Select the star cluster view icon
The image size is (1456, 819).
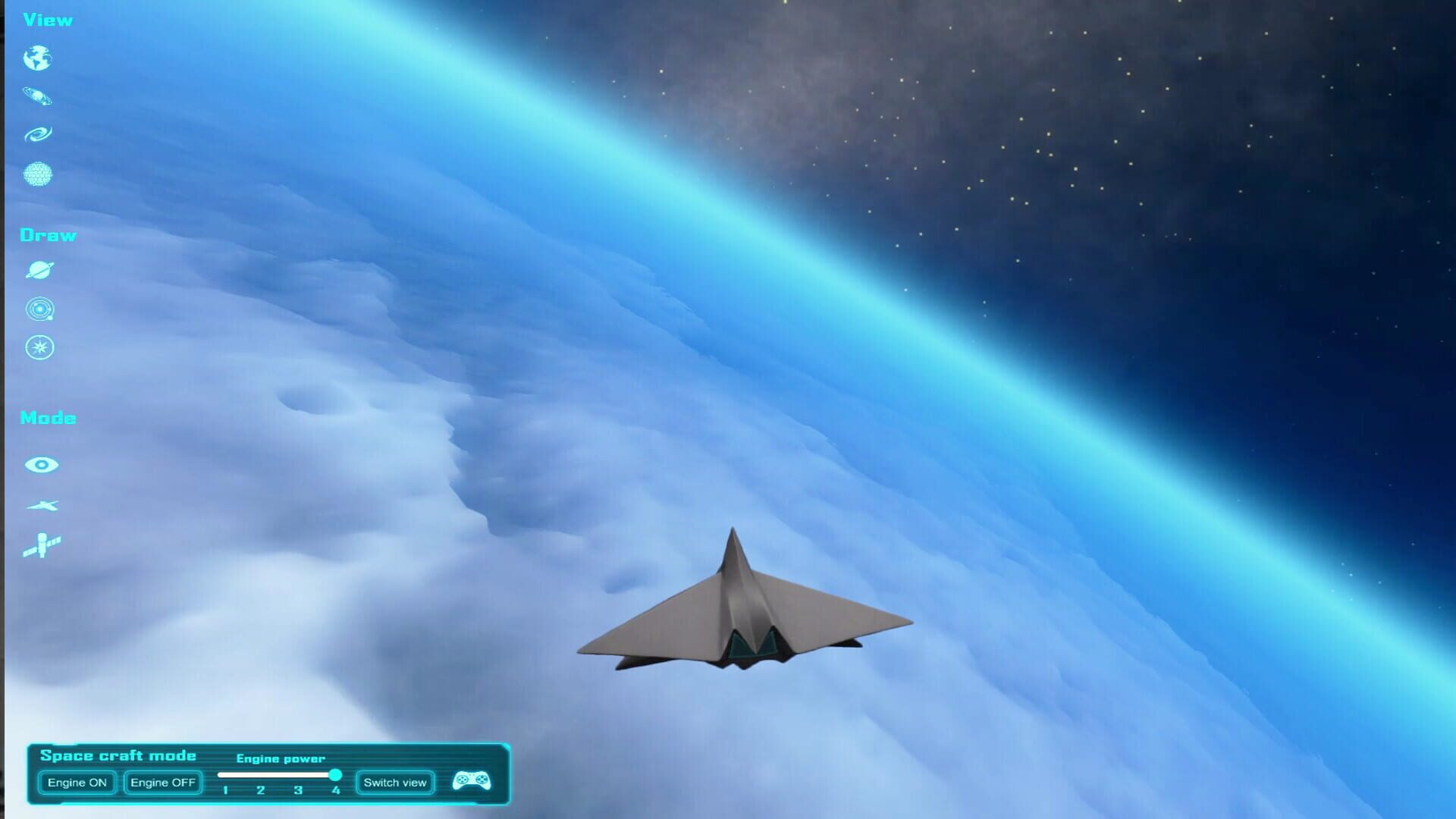pos(39,173)
